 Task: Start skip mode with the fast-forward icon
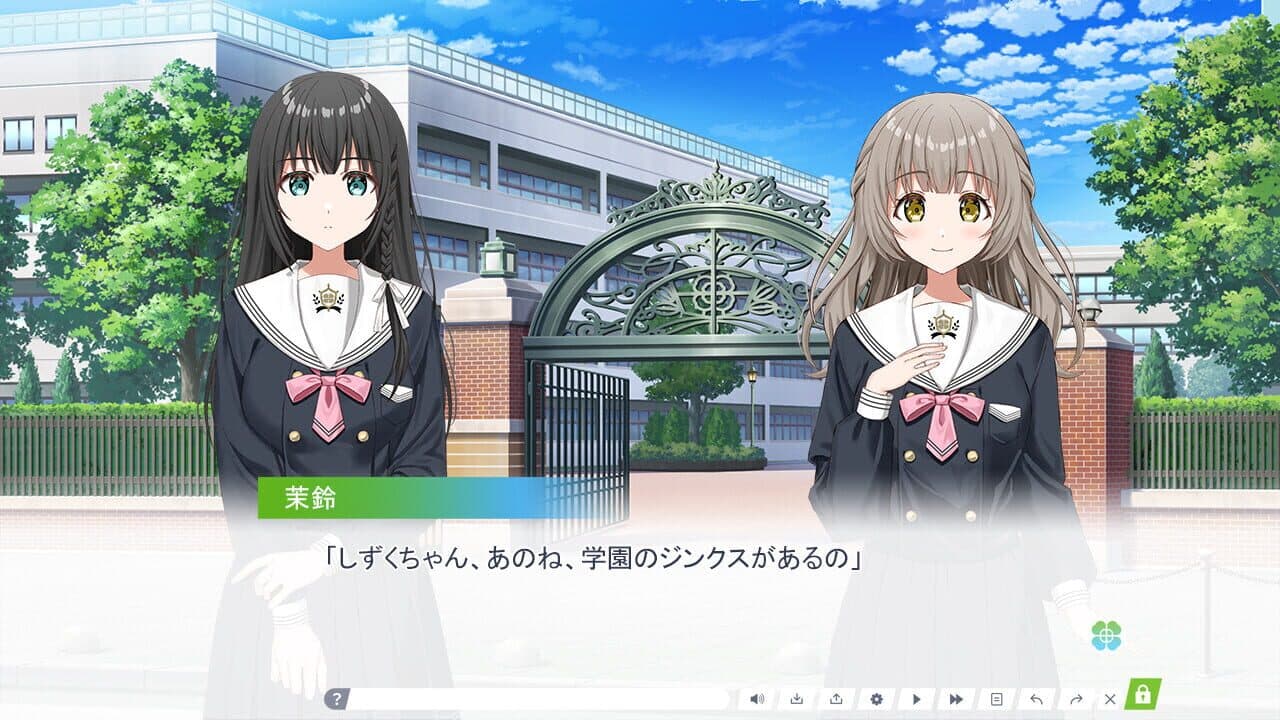tap(956, 698)
